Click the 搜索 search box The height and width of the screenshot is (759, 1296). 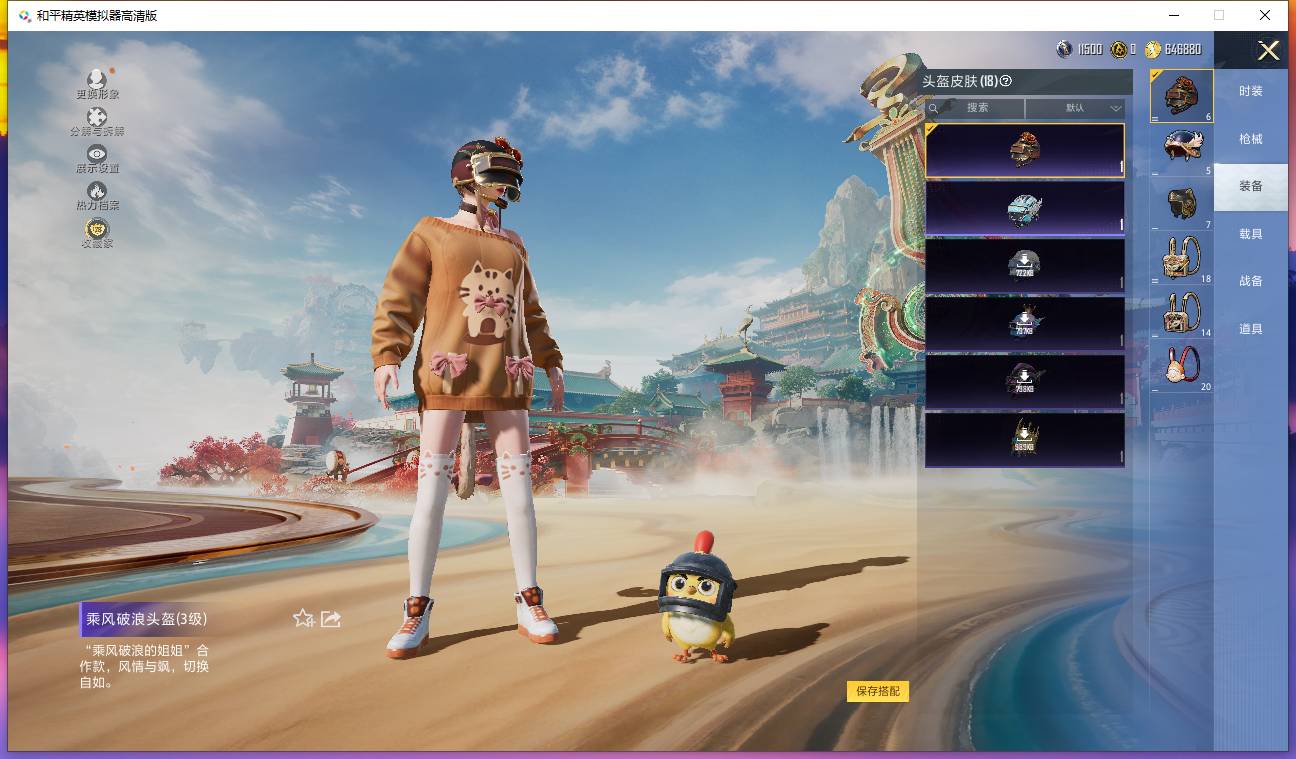coord(976,108)
